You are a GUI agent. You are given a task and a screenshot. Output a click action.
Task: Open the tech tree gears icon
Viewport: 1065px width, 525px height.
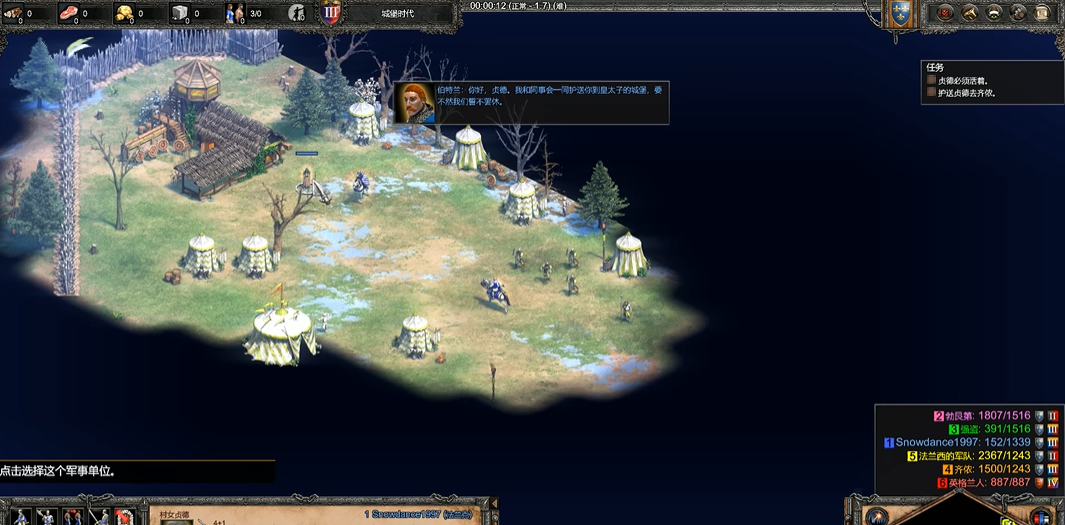1019,13
